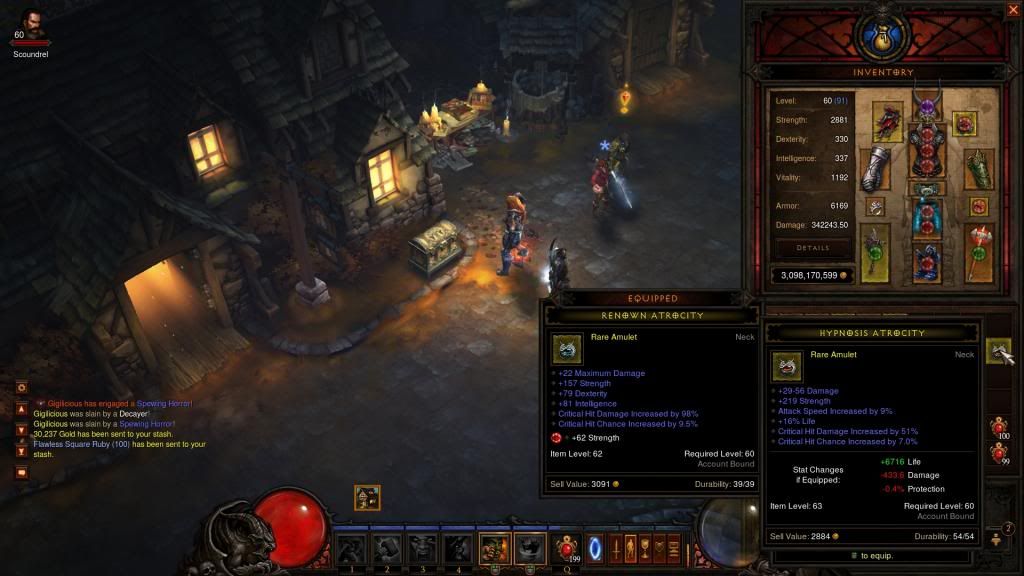The width and height of the screenshot is (1024, 576).
Task: Select the Hypnosis Atrocity amulet in the bag
Action: point(998,351)
